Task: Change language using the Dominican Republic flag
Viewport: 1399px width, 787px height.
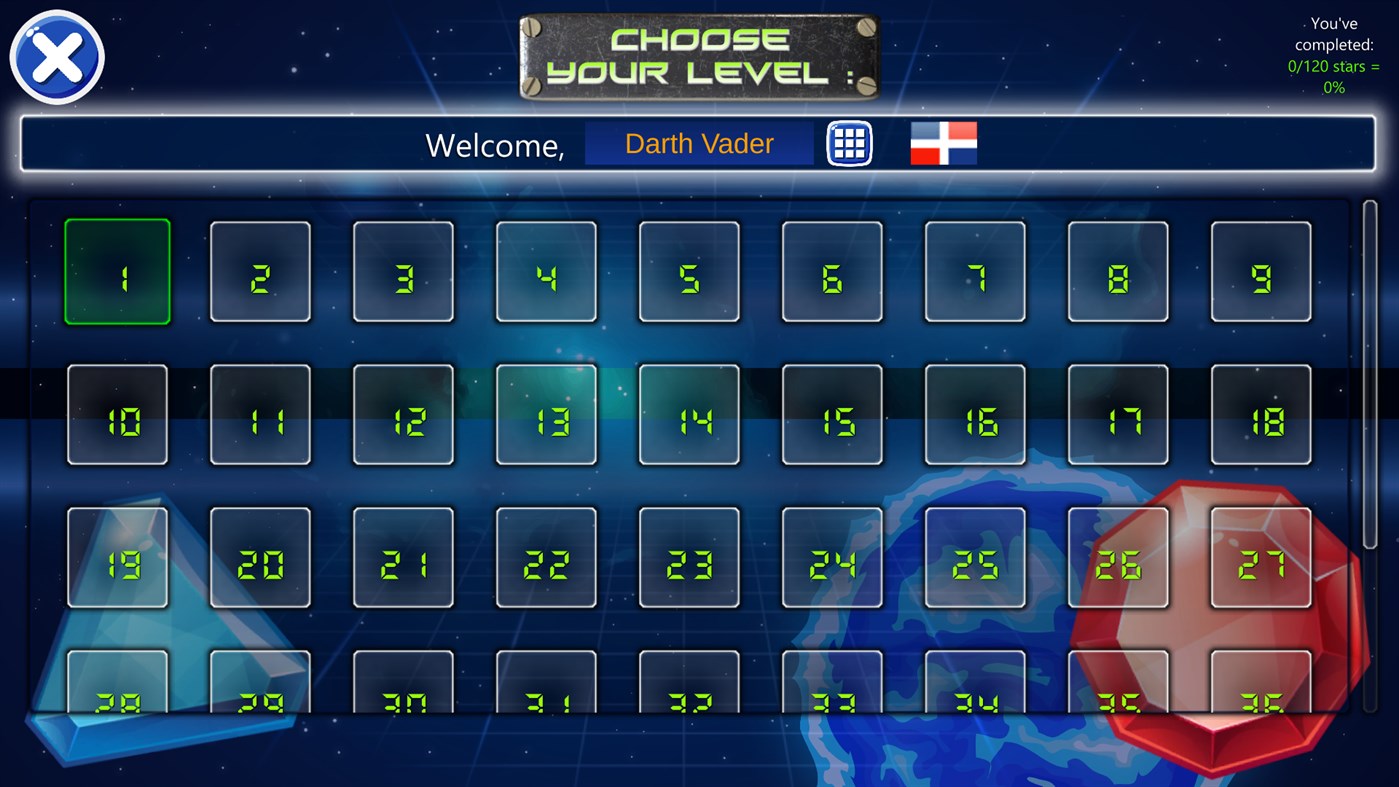Action: tap(941, 143)
